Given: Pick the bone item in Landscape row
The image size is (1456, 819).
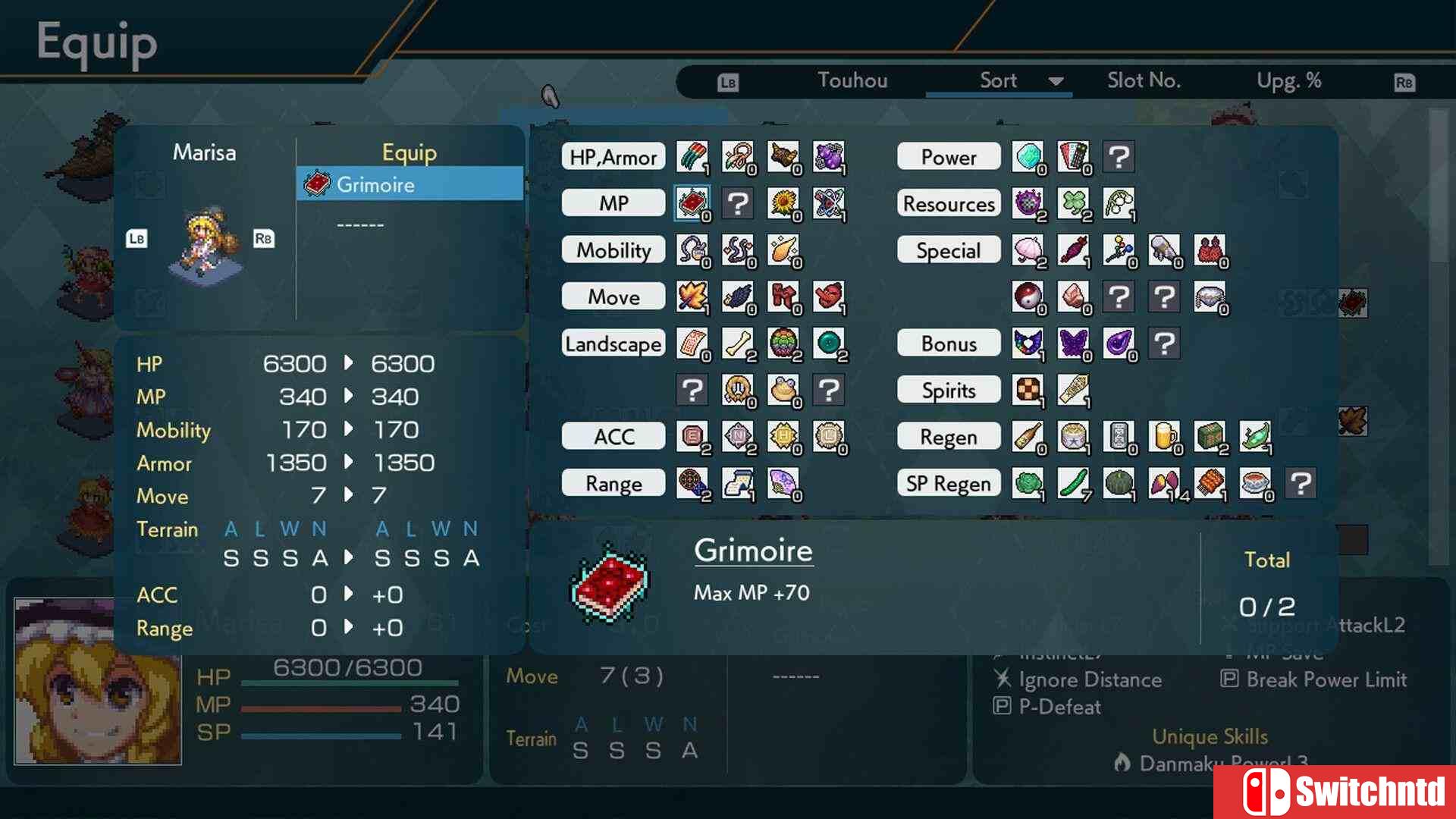Looking at the screenshot, I should pyautogui.click(x=737, y=344).
